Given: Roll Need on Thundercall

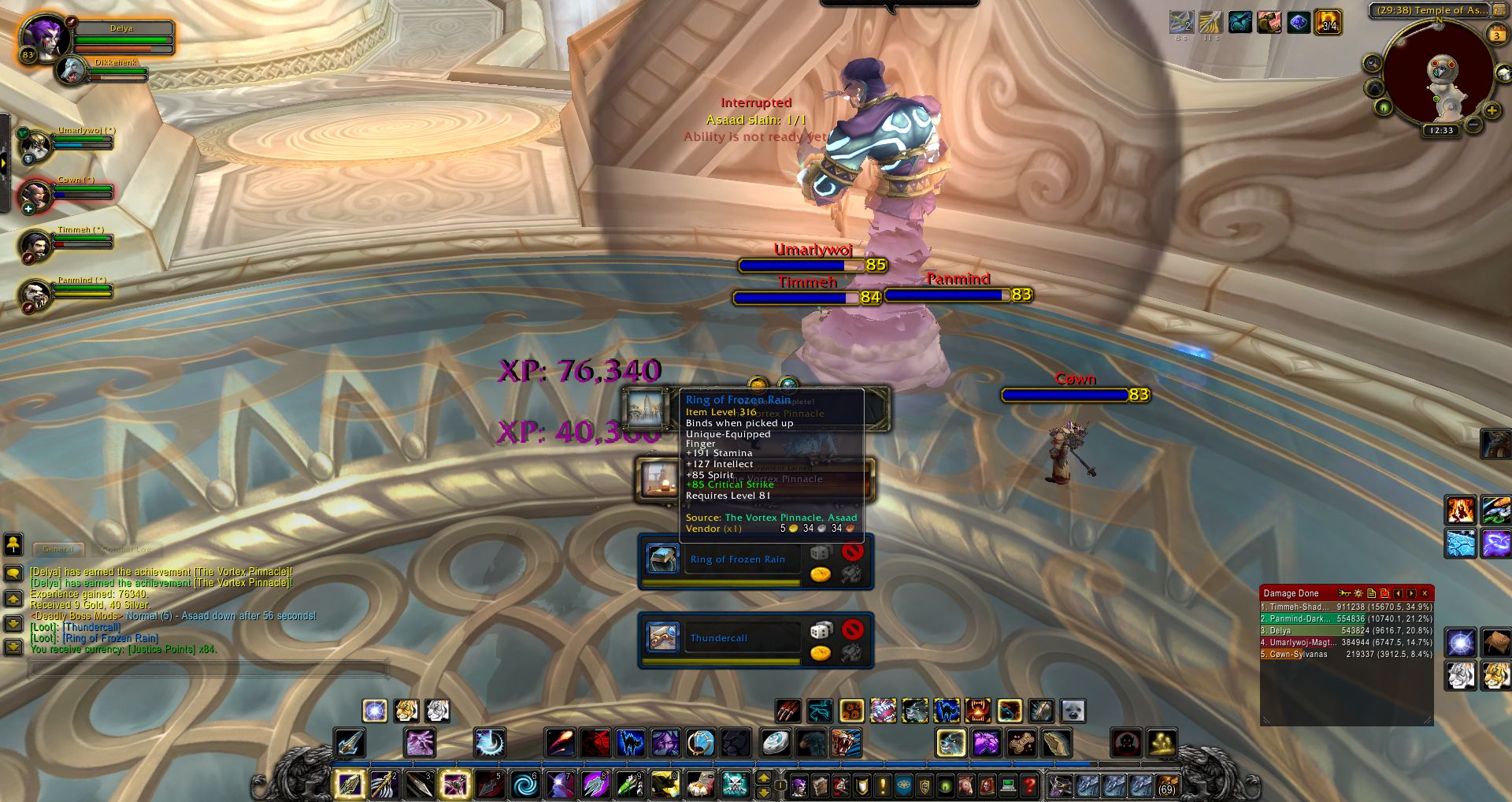Looking at the screenshot, I should coord(820,630).
